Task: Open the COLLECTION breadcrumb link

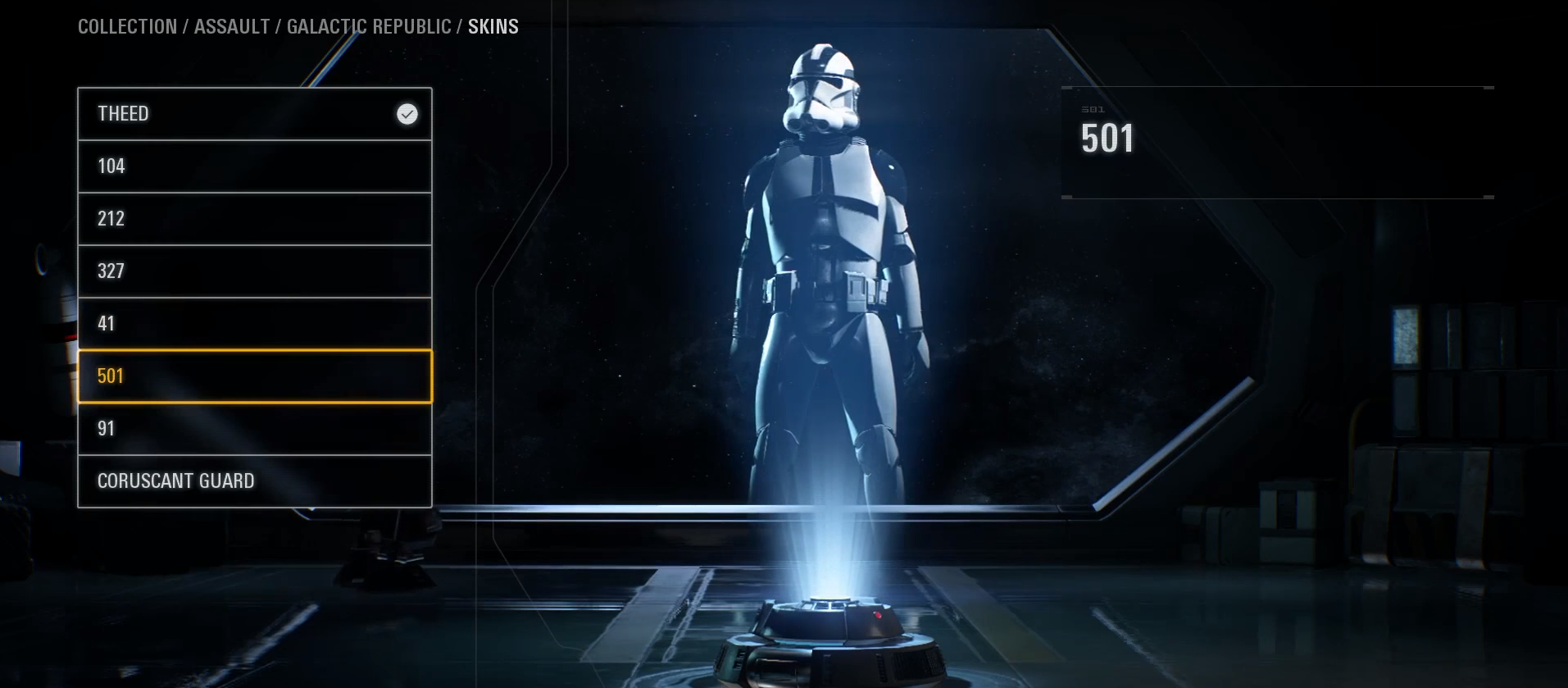Action: 128,26
